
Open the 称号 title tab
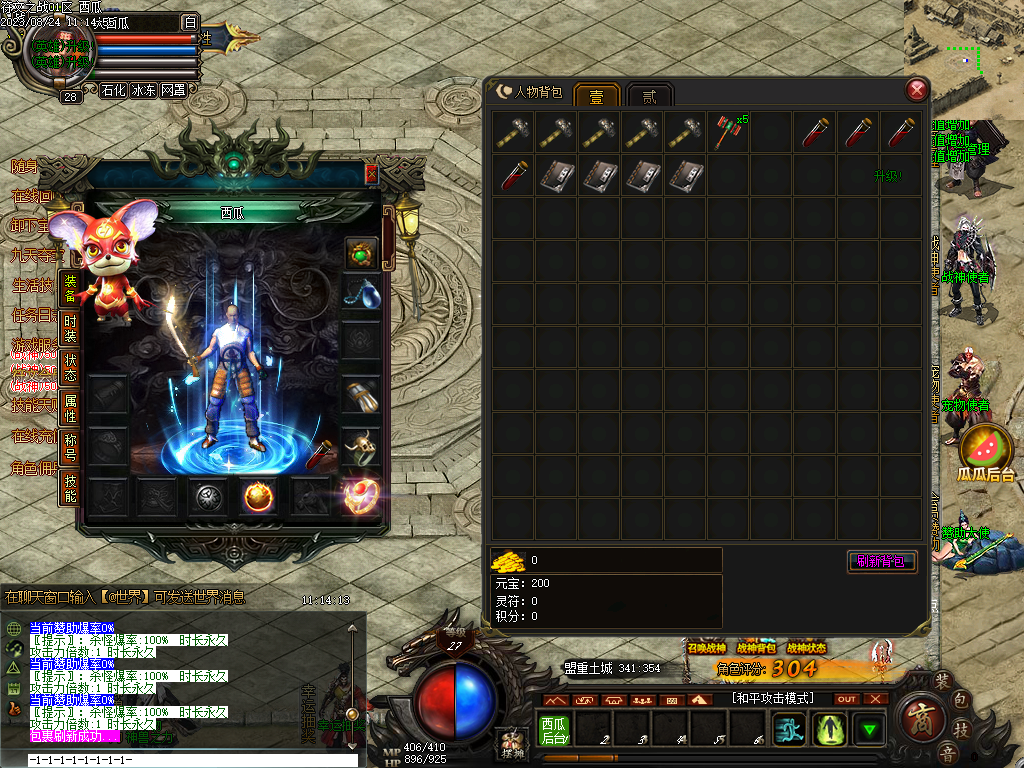pos(70,446)
